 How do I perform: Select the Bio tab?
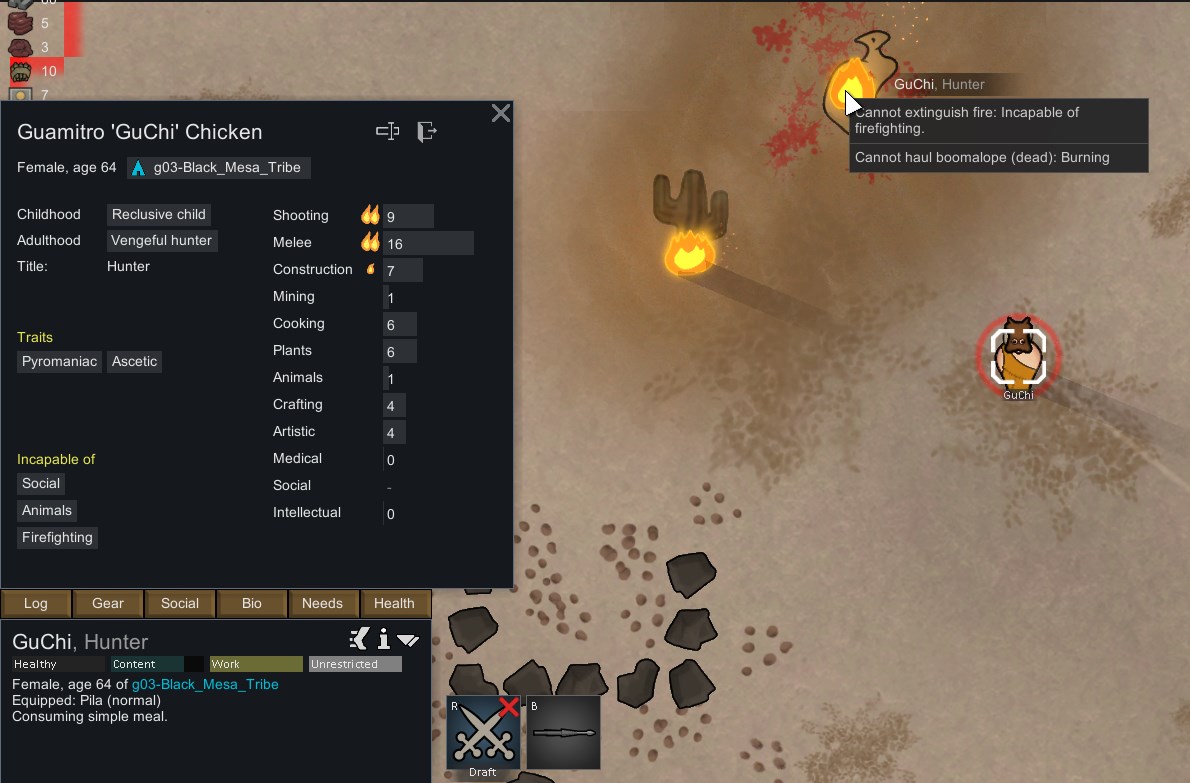tap(252, 604)
